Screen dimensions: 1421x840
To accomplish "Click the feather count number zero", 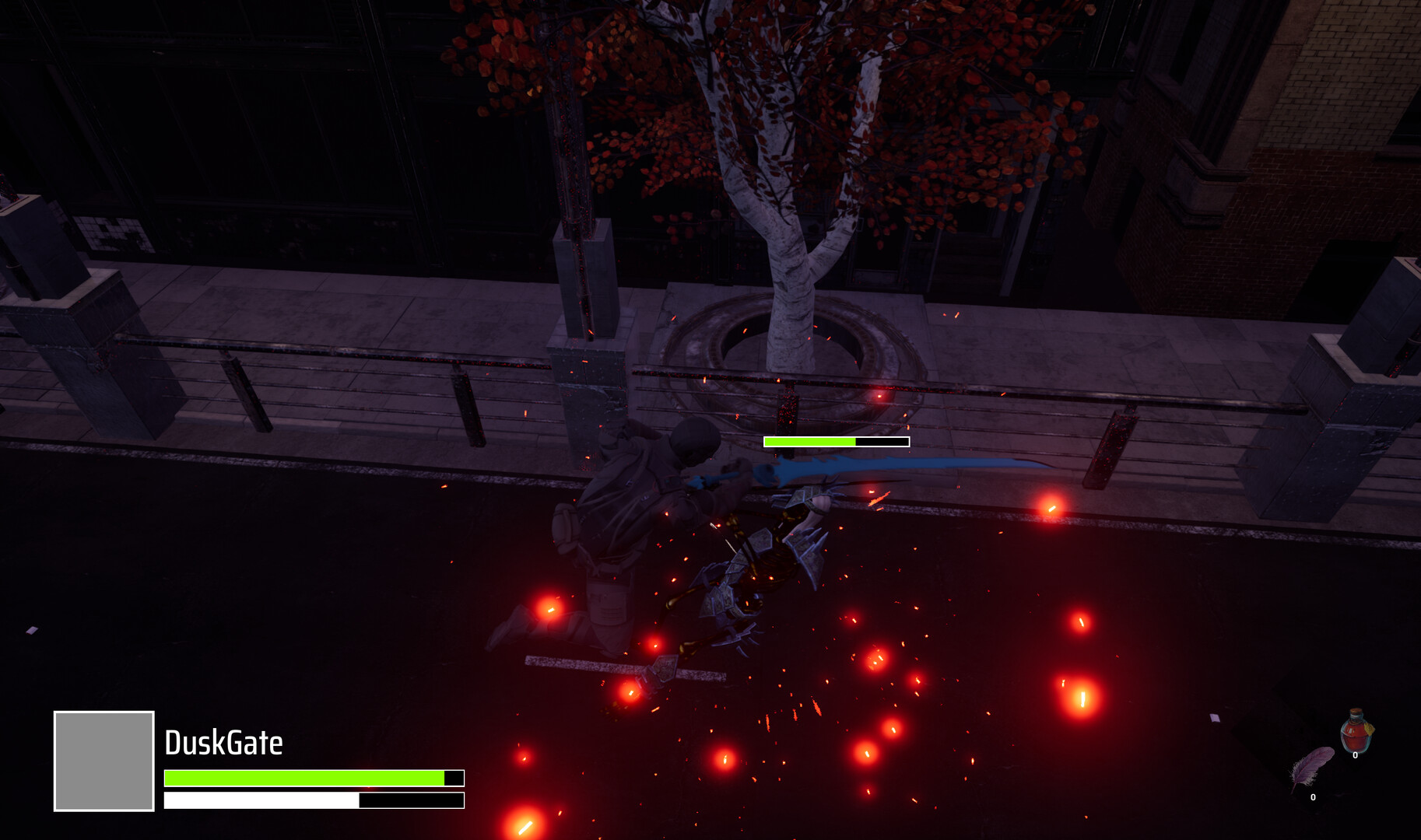I will tap(1314, 797).
